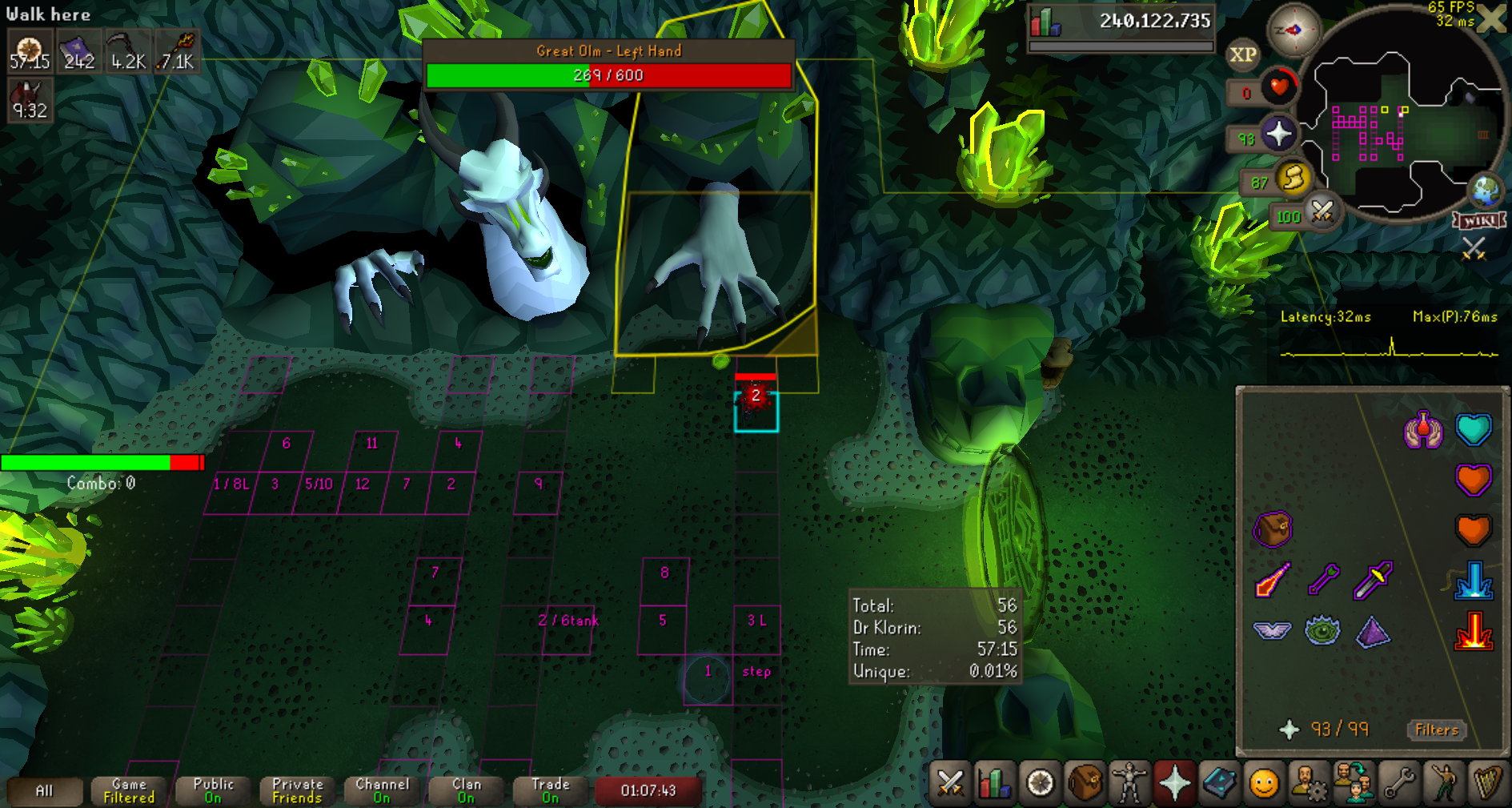Open the Combat Options tab
Image resolution: width=1512 pixels, height=808 pixels.
click(x=950, y=783)
